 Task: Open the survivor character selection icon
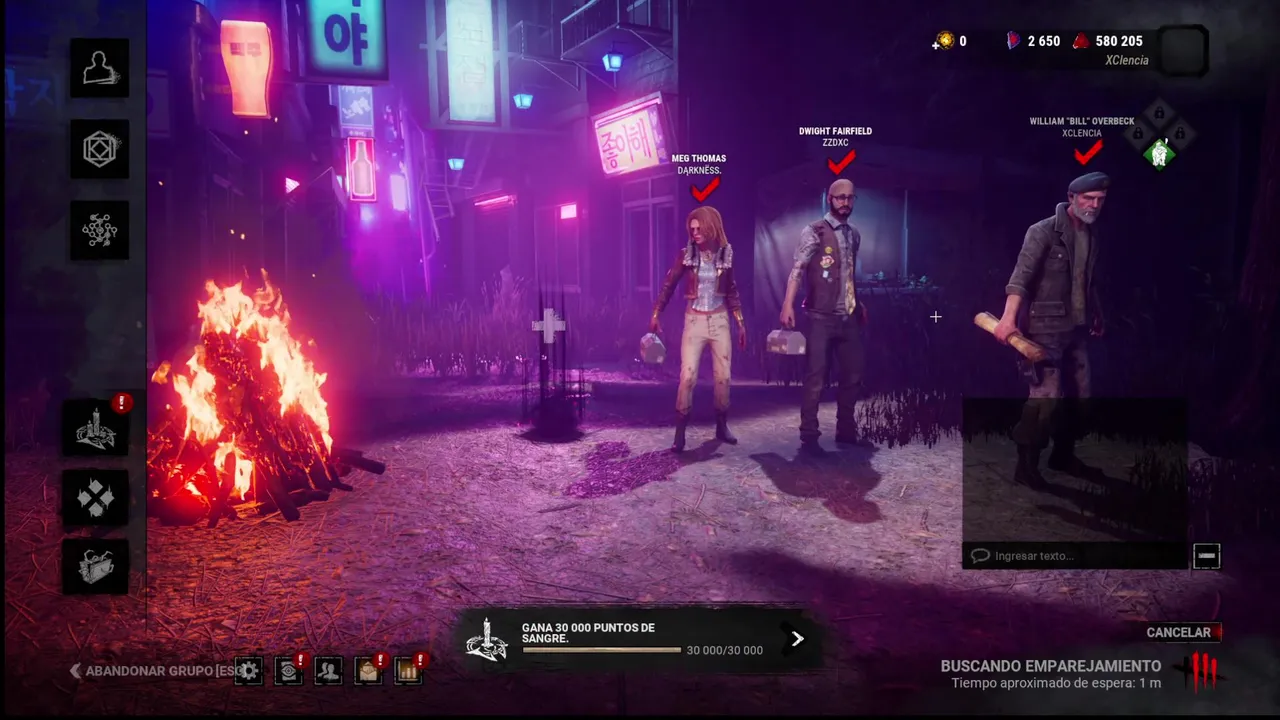point(99,68)
